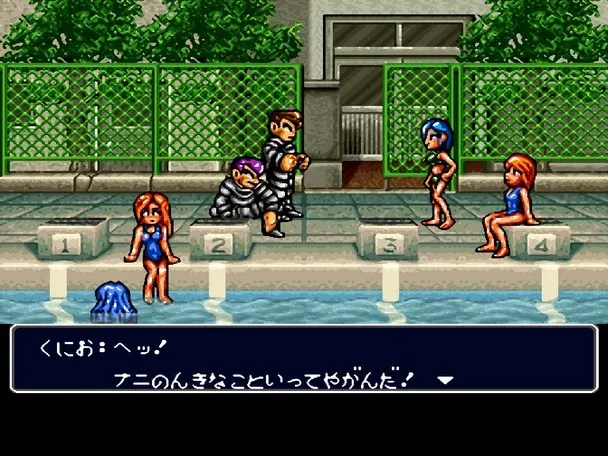Advance dialogue with the down arrow indicator

tap(446, 380)
